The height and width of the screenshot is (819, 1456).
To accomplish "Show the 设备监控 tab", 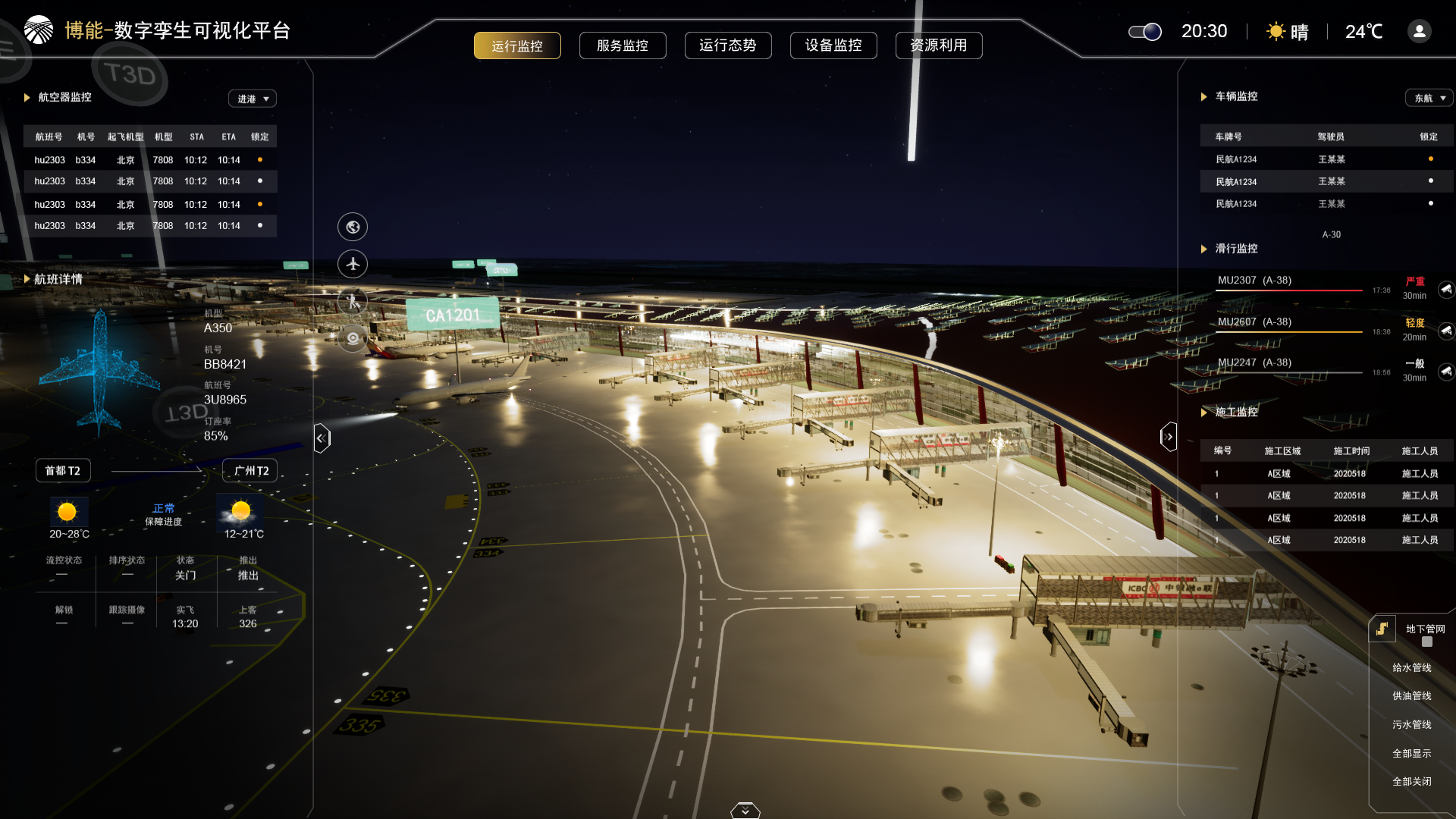I will (833, 45).
